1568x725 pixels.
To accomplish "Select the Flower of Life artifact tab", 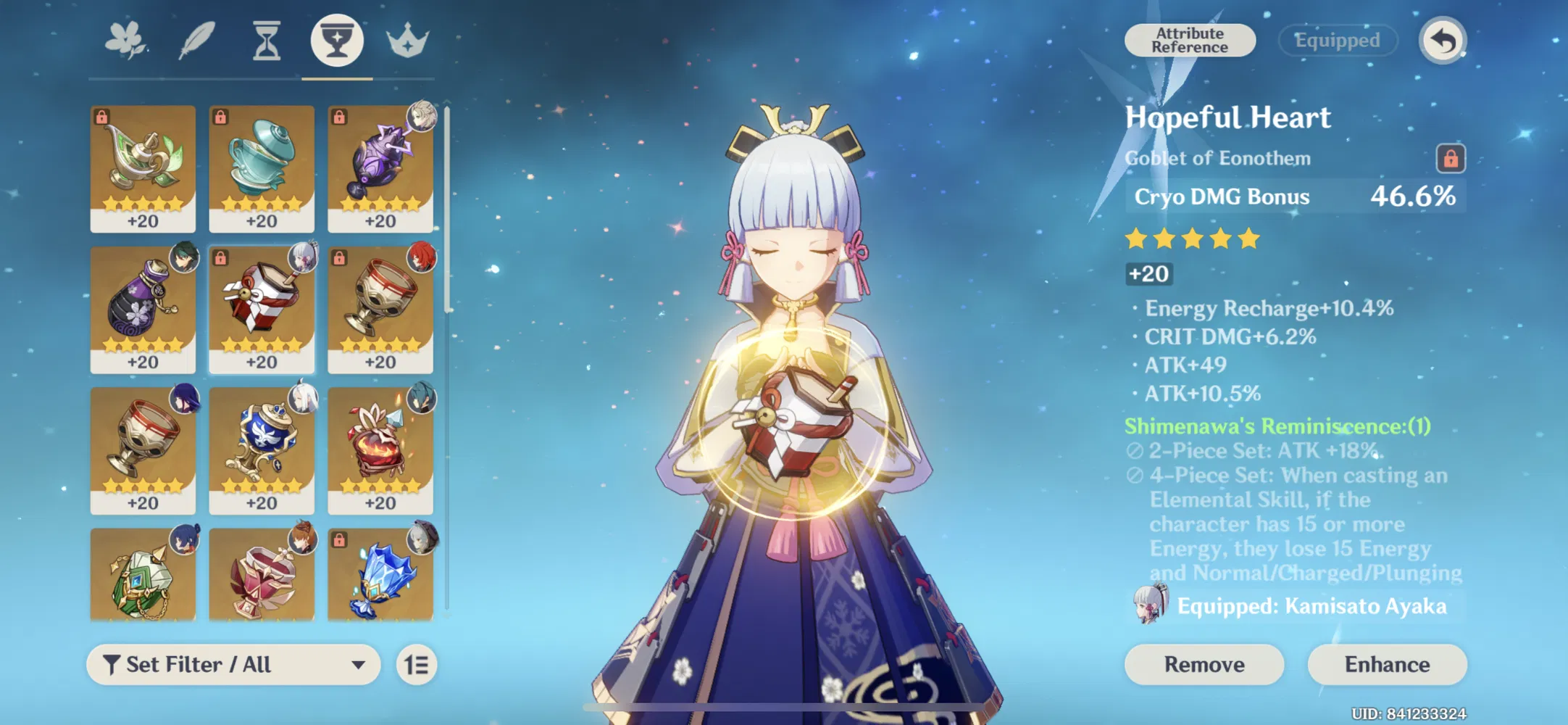I will click(x=125, y=41).
